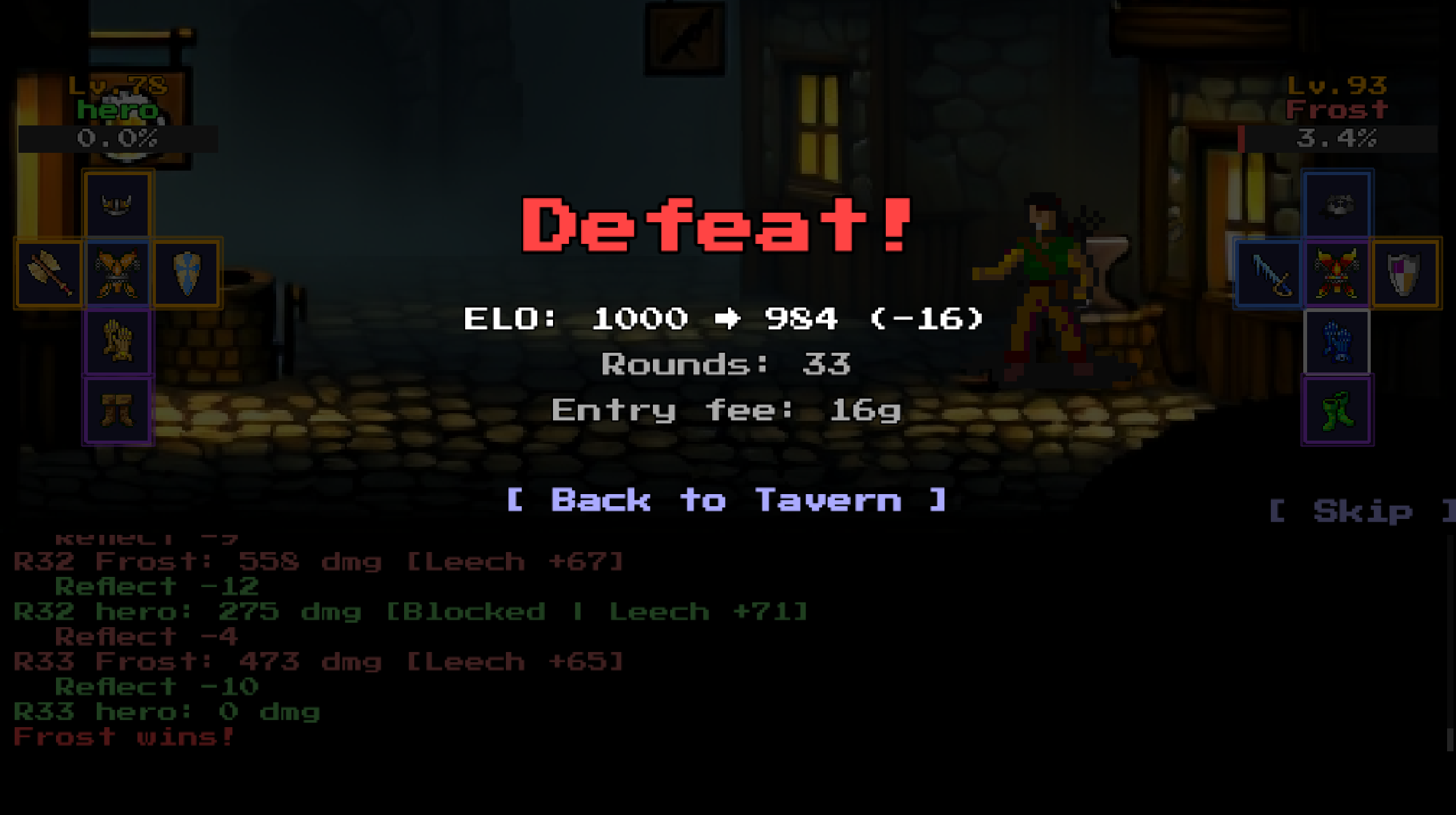The height and width of the screenshot is (815, 1456).
Task: Click the Lv.93 Frost name label
Action: tap(1335, 110)
